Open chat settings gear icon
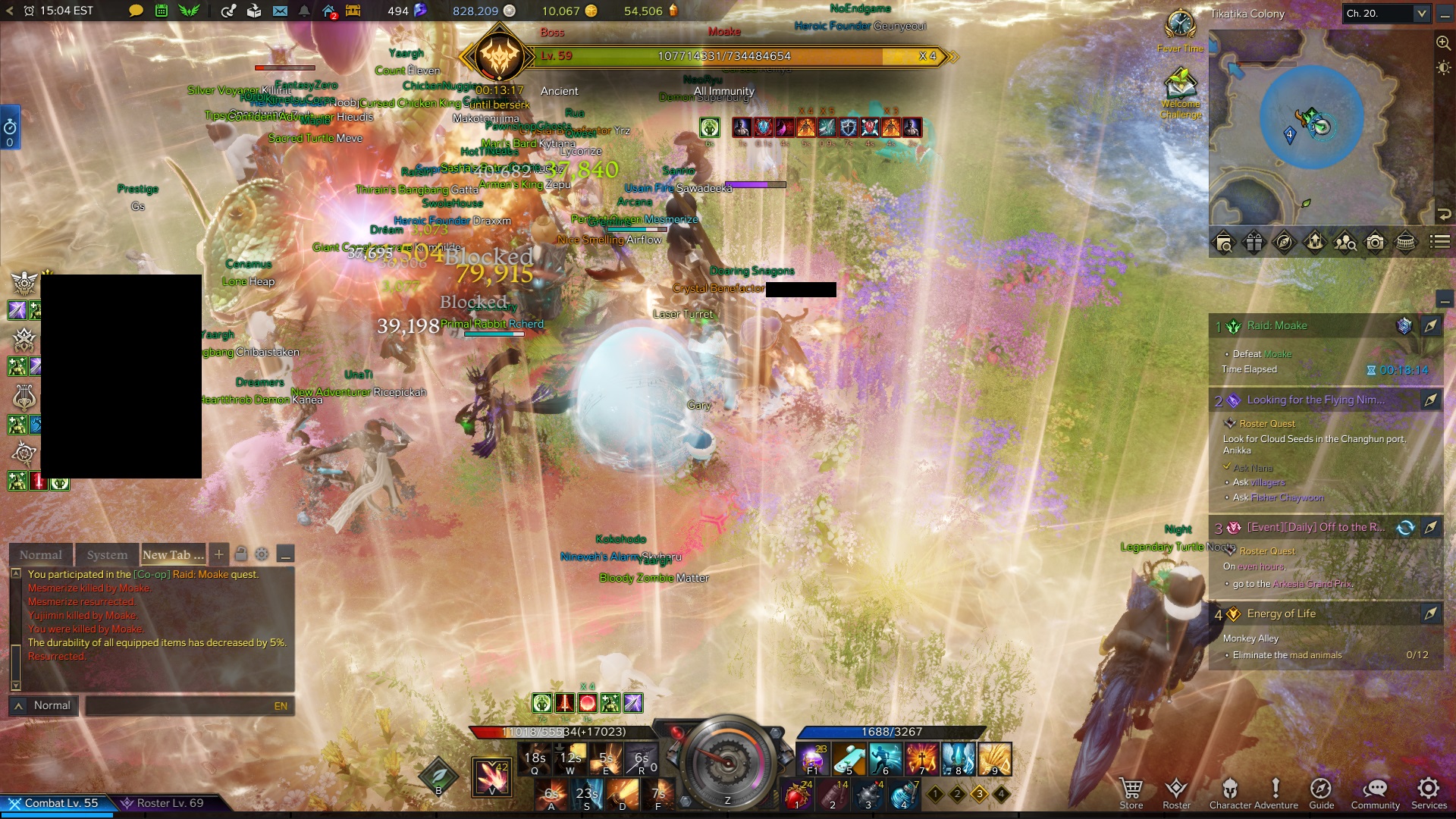Screen dimensions: 1456x819 pos(262,554)
